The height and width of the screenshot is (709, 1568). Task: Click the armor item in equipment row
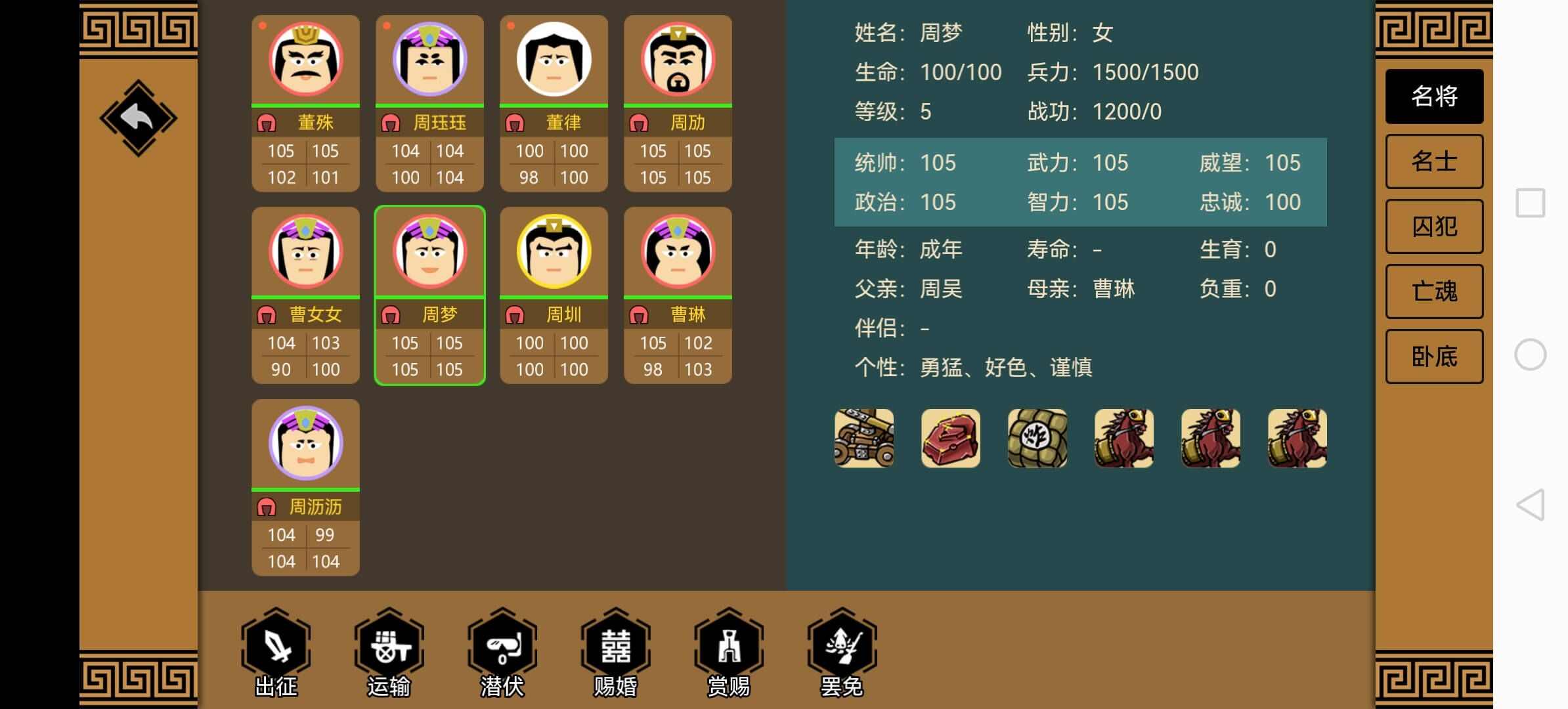[950, 439]
